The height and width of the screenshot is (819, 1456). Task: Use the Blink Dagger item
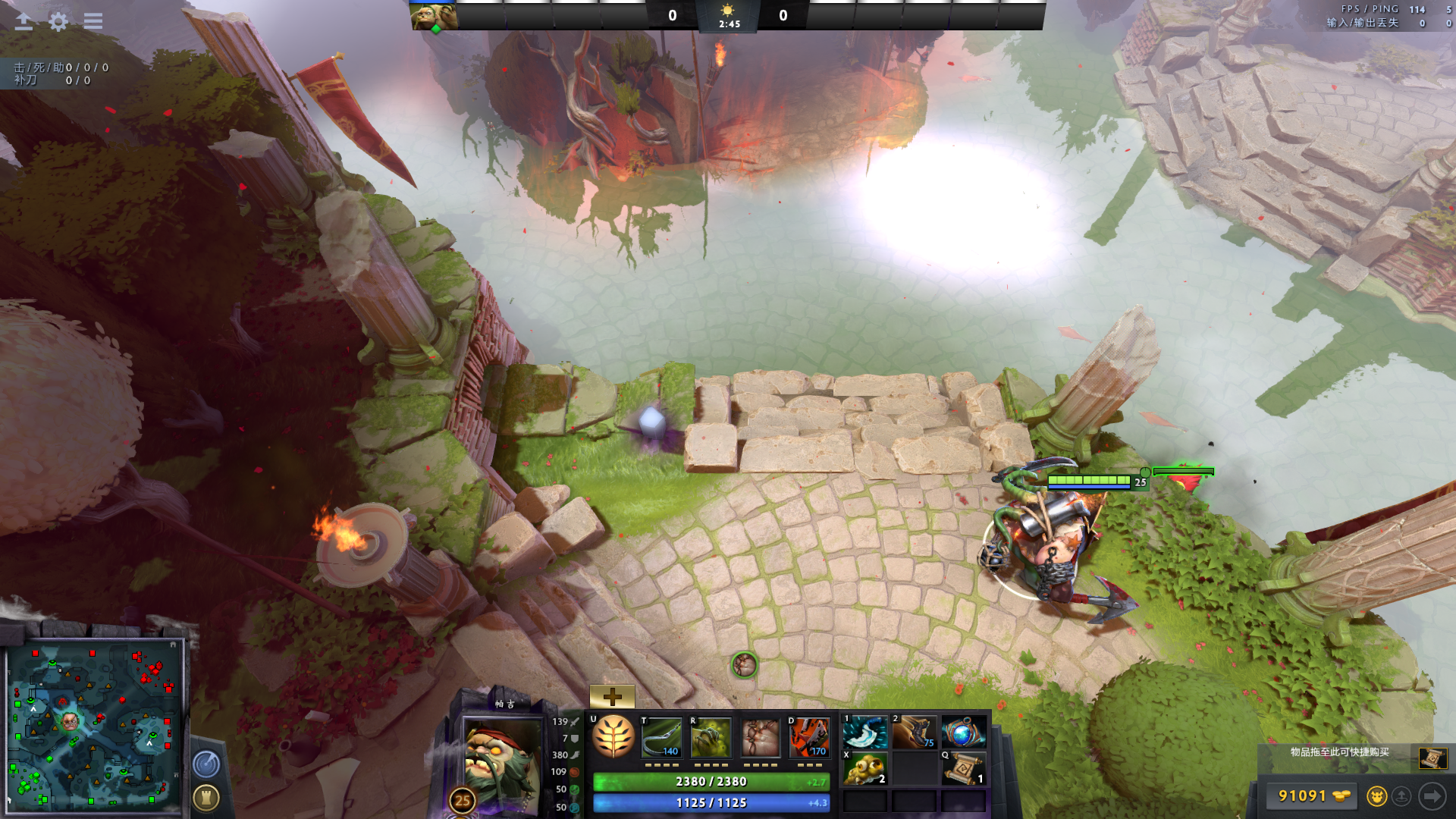(865, 733)
